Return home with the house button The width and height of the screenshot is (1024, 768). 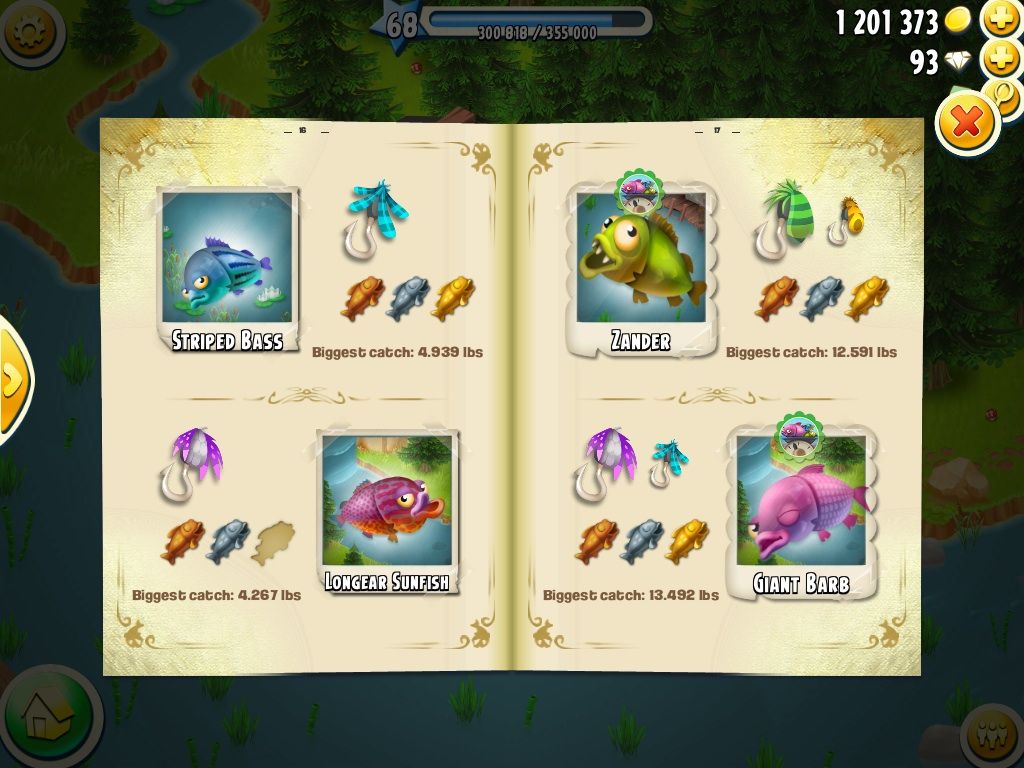click(x=48, y=715)
